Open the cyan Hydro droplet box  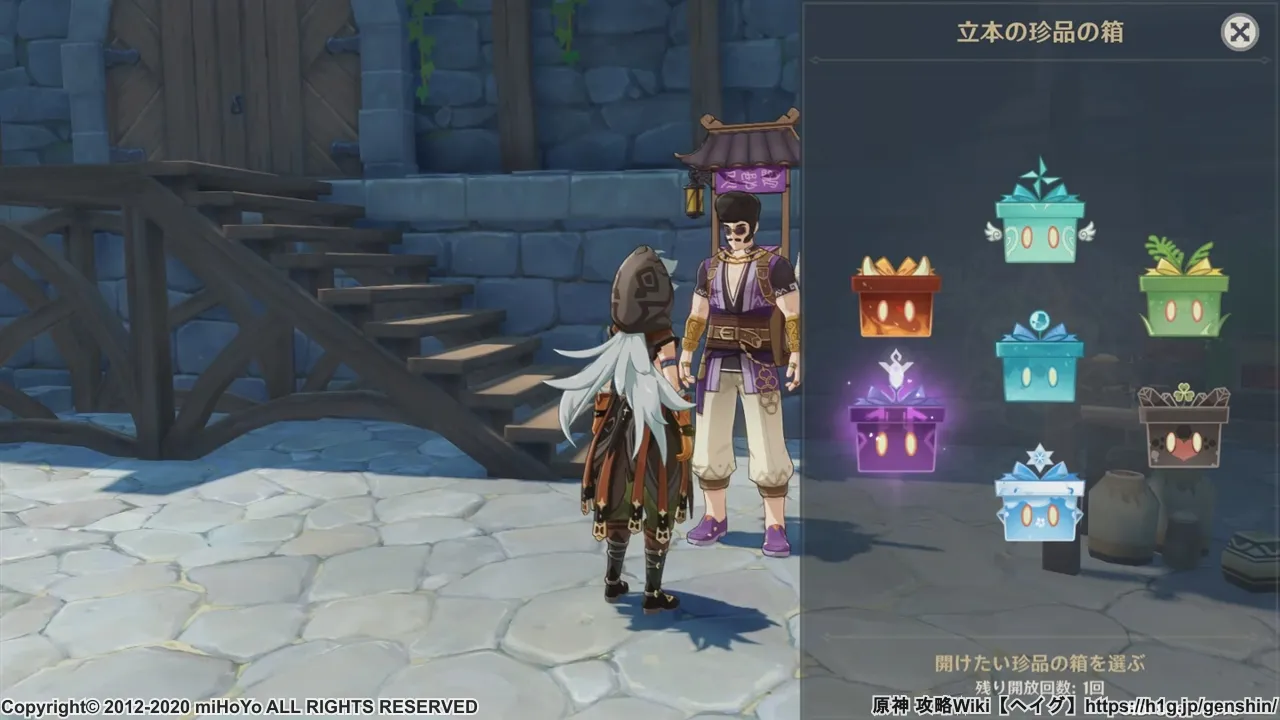pos(1040,365)
